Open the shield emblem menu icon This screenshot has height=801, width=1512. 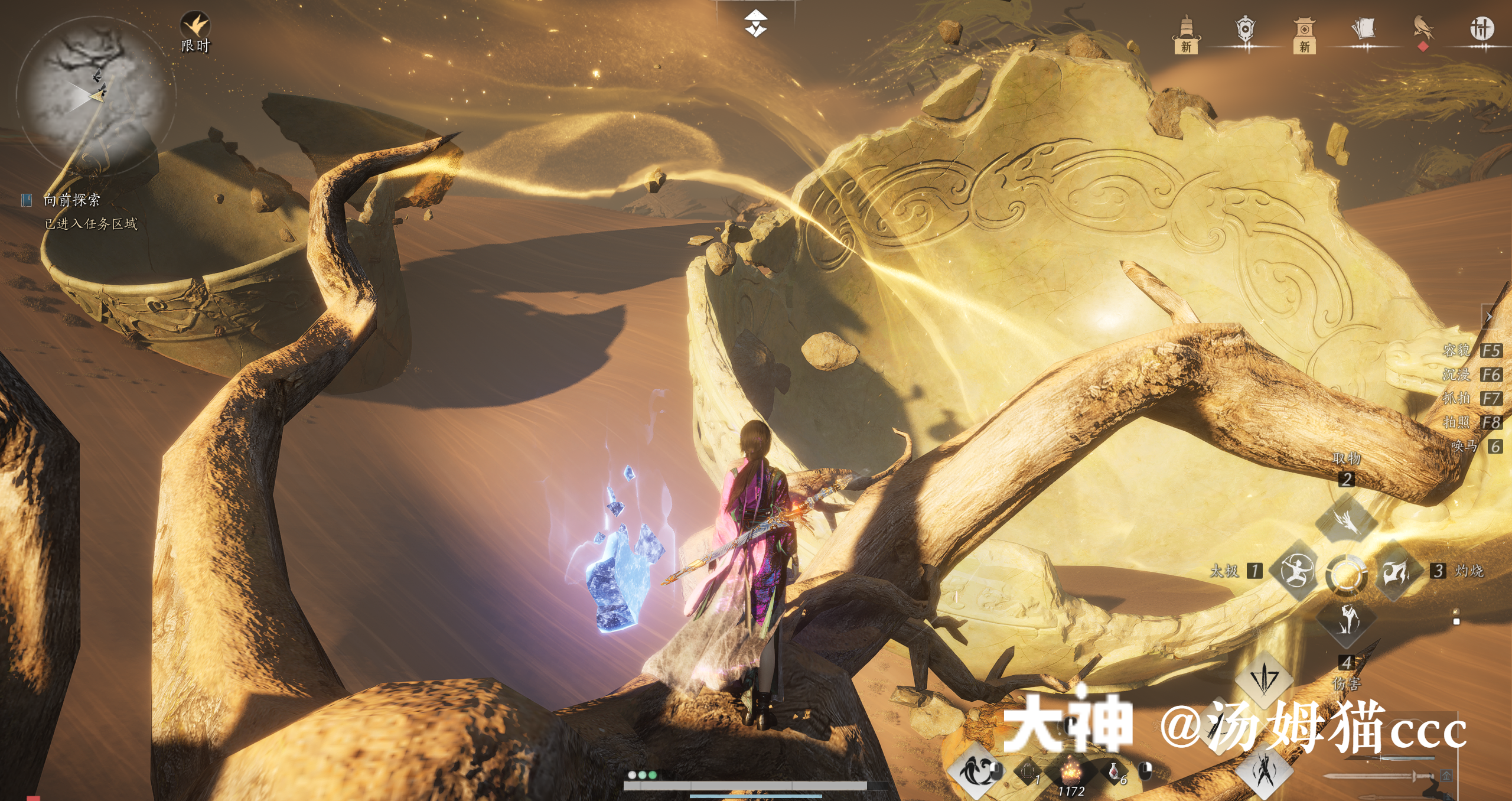pos(1245,31)
